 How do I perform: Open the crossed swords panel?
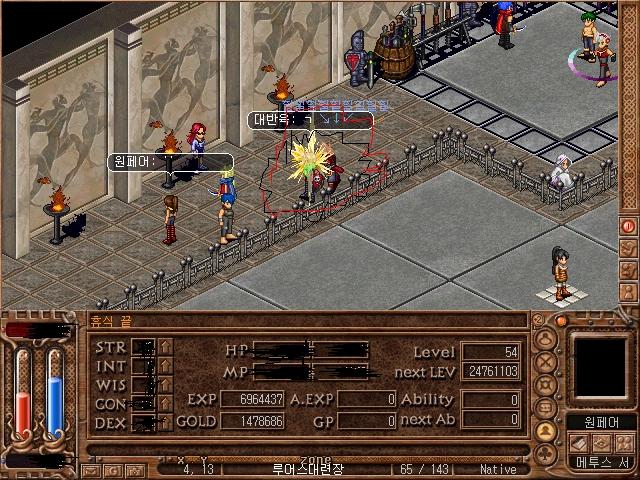(x=547, y=362)
